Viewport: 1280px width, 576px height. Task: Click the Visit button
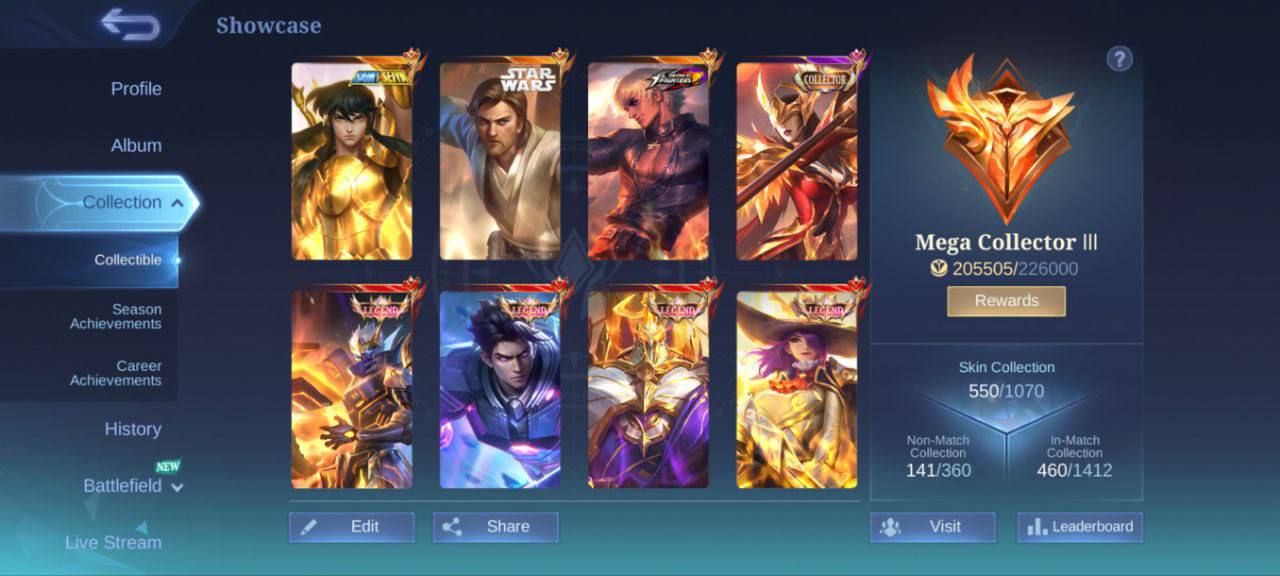click(932, 527)
